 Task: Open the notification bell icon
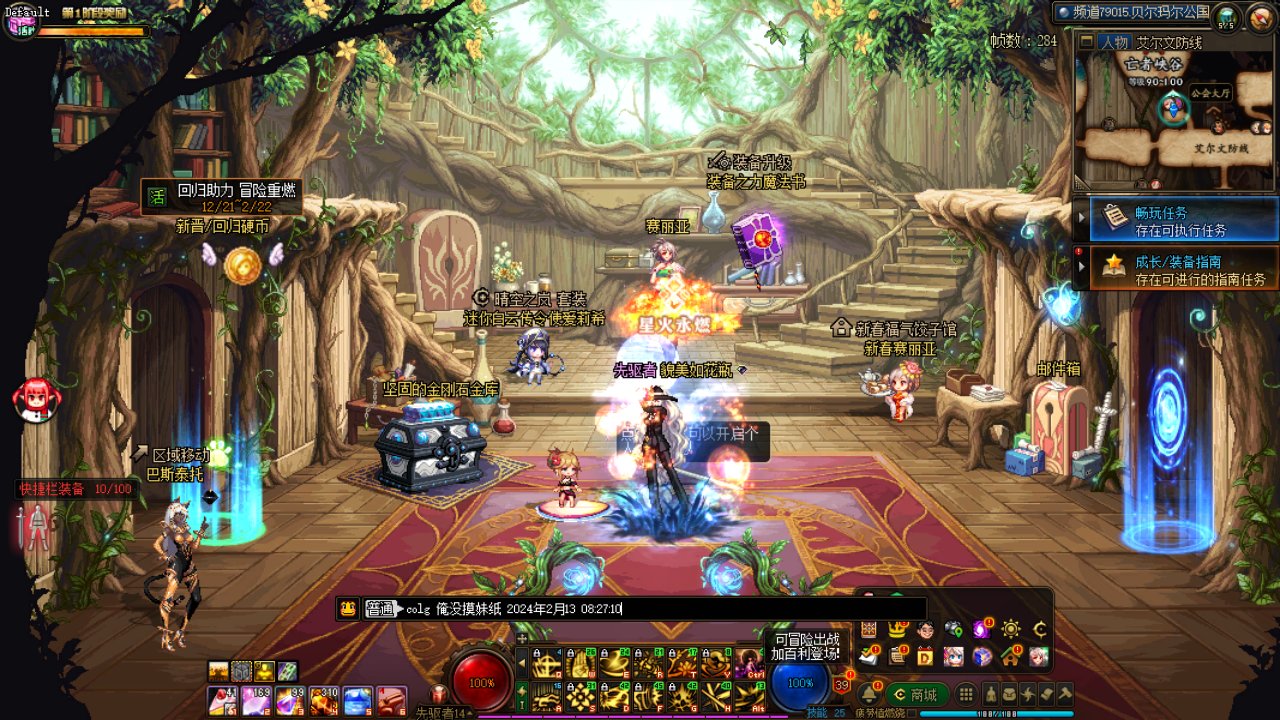click(x=867, y=693)
